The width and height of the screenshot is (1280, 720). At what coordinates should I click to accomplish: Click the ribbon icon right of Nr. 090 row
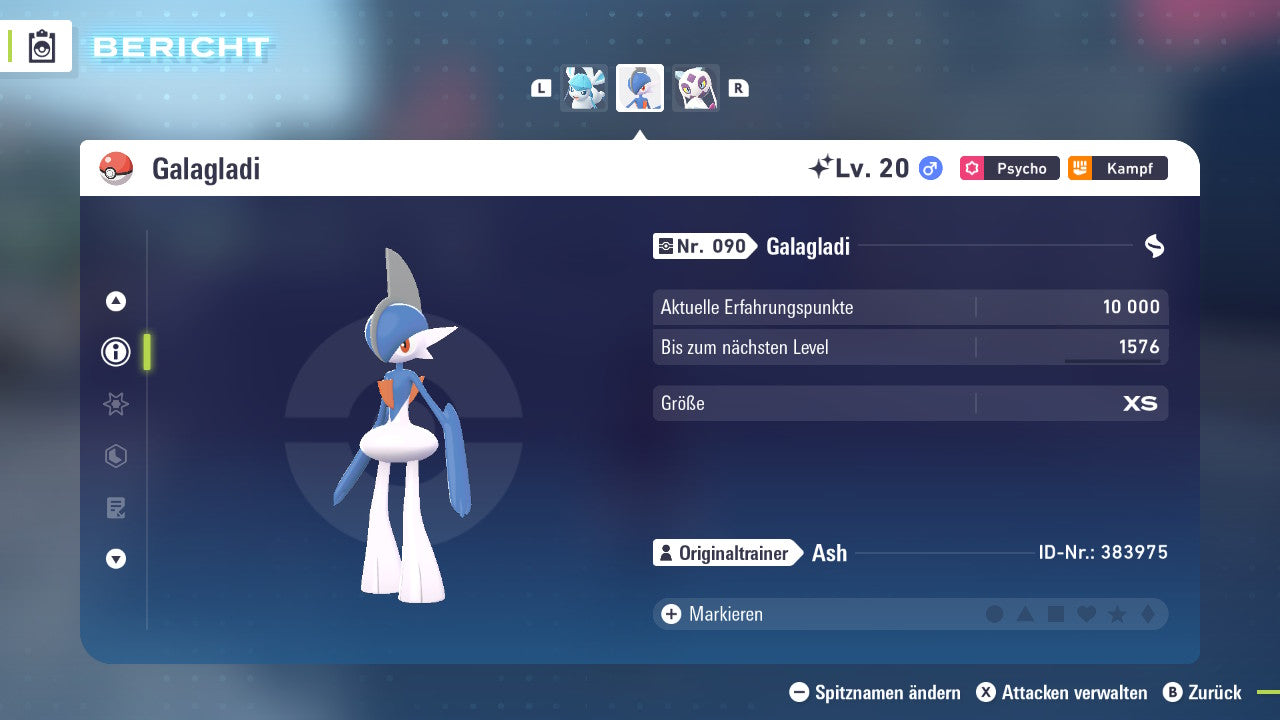[x=1154, y=245]
